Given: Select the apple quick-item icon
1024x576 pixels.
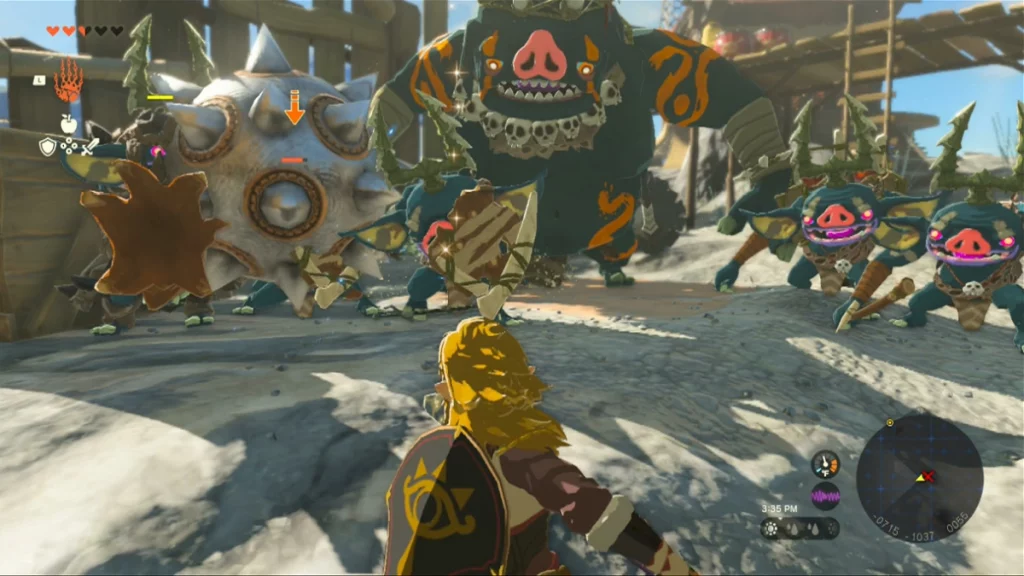Looking at the screenshot, I should 68,124.
